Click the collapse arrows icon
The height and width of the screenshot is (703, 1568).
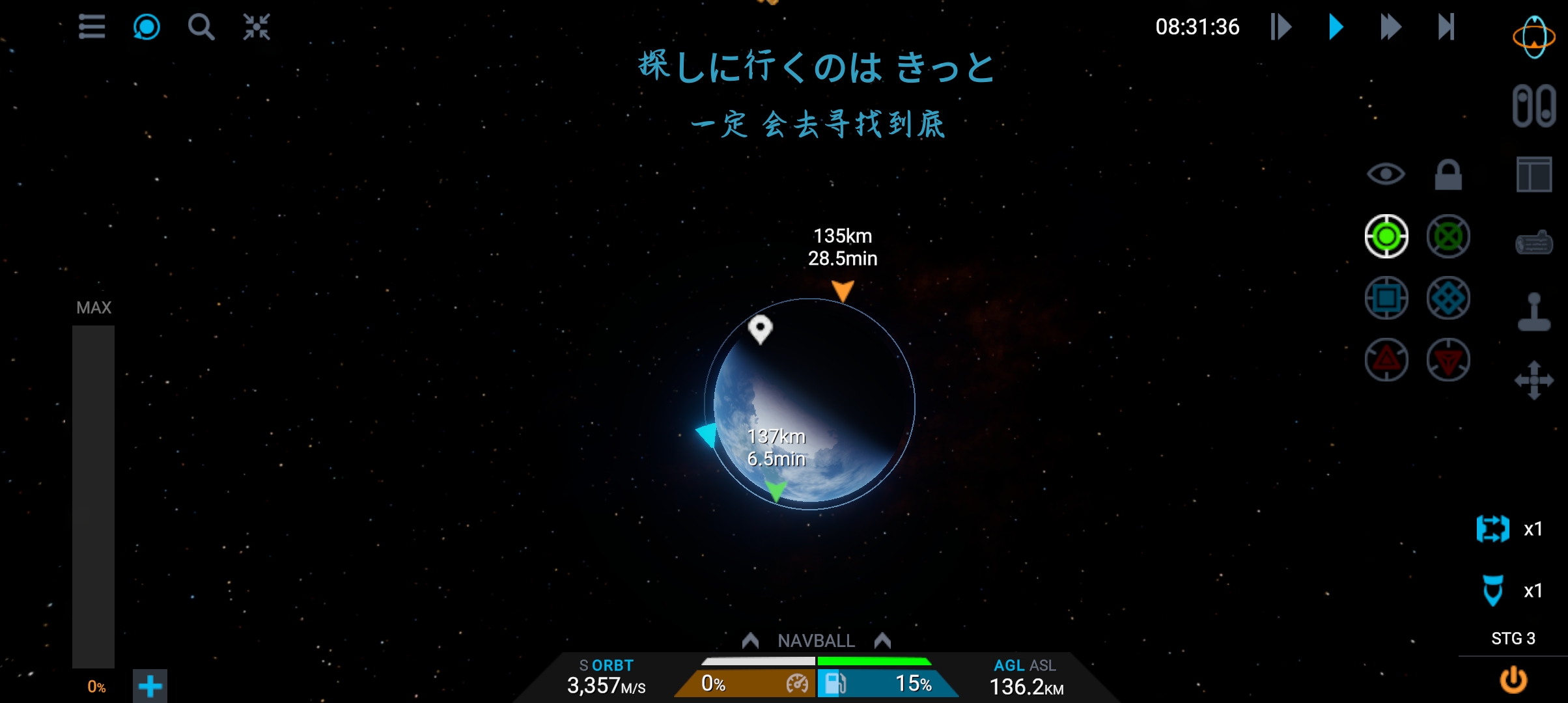click(x=257, y=27)
